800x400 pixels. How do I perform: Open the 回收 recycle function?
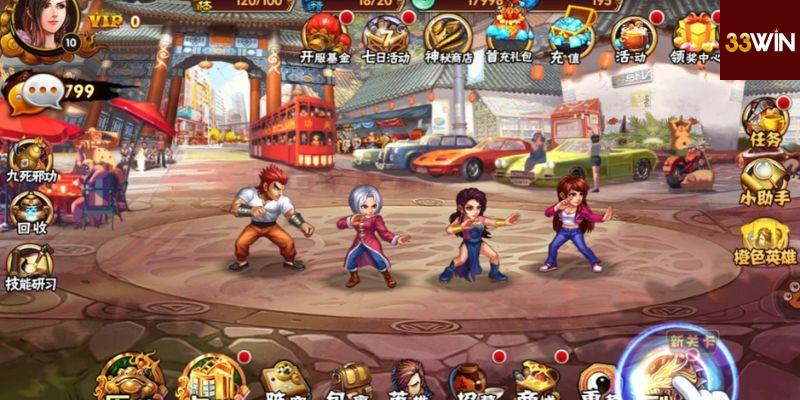point(30,212)
